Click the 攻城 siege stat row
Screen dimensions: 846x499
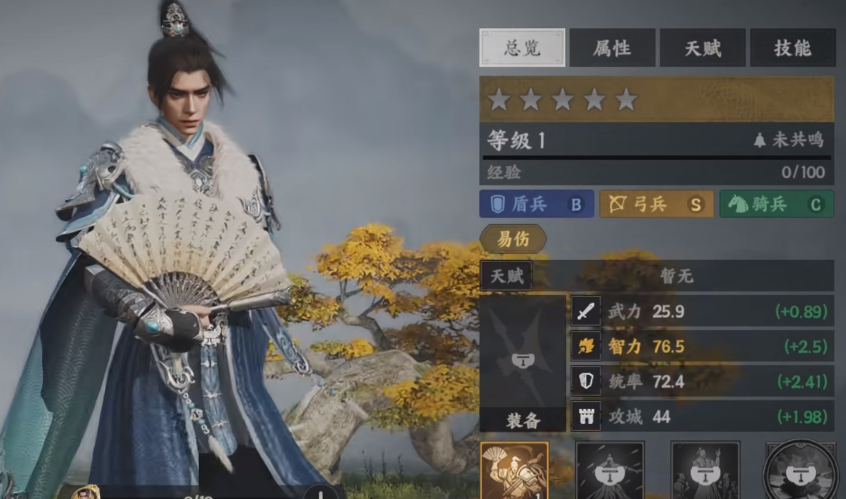coord(702,416)
